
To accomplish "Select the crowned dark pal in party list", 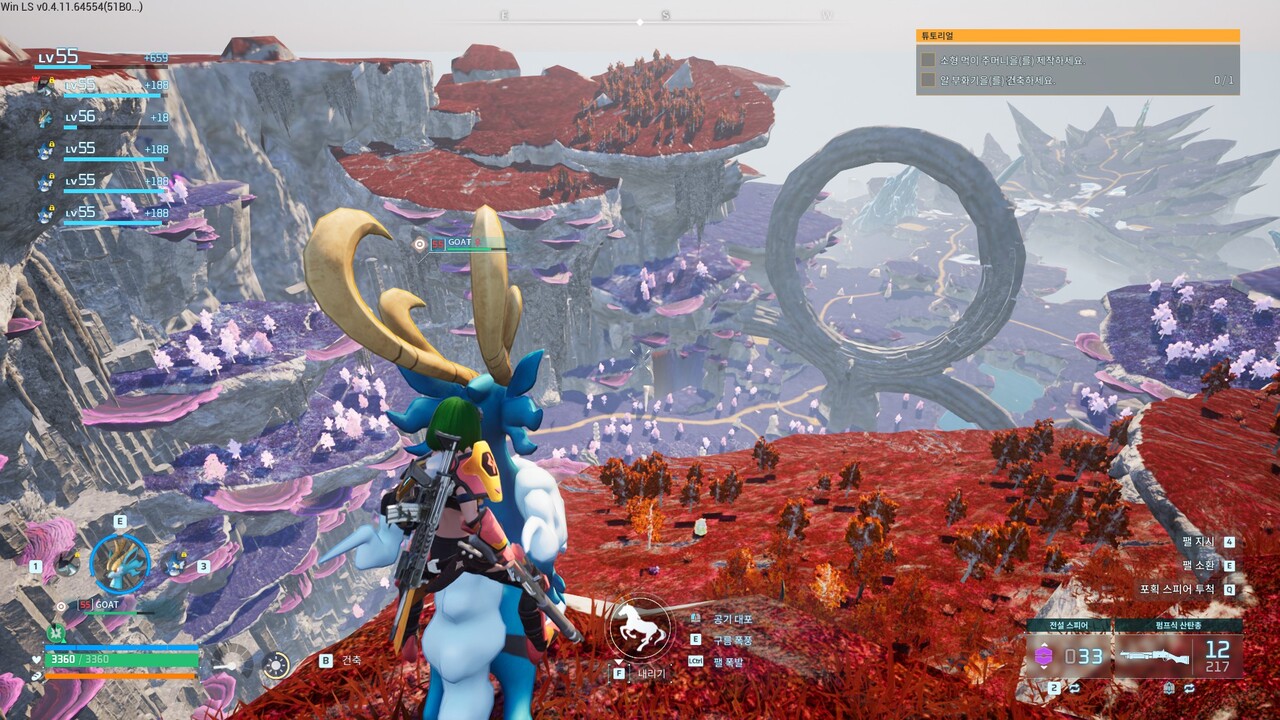I will point(46,87).
